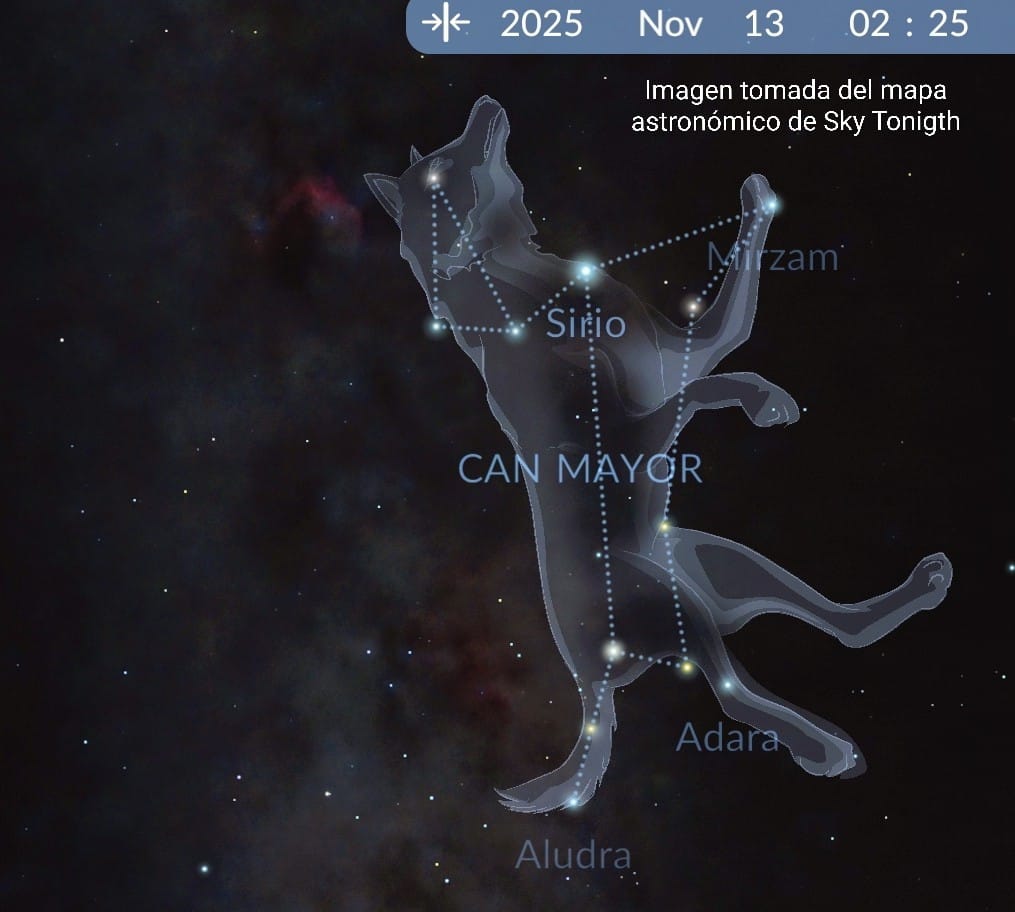Choose the Aludra star label
The width and height of the screenshot is (1015, 912).
click(x=573, y=855)
